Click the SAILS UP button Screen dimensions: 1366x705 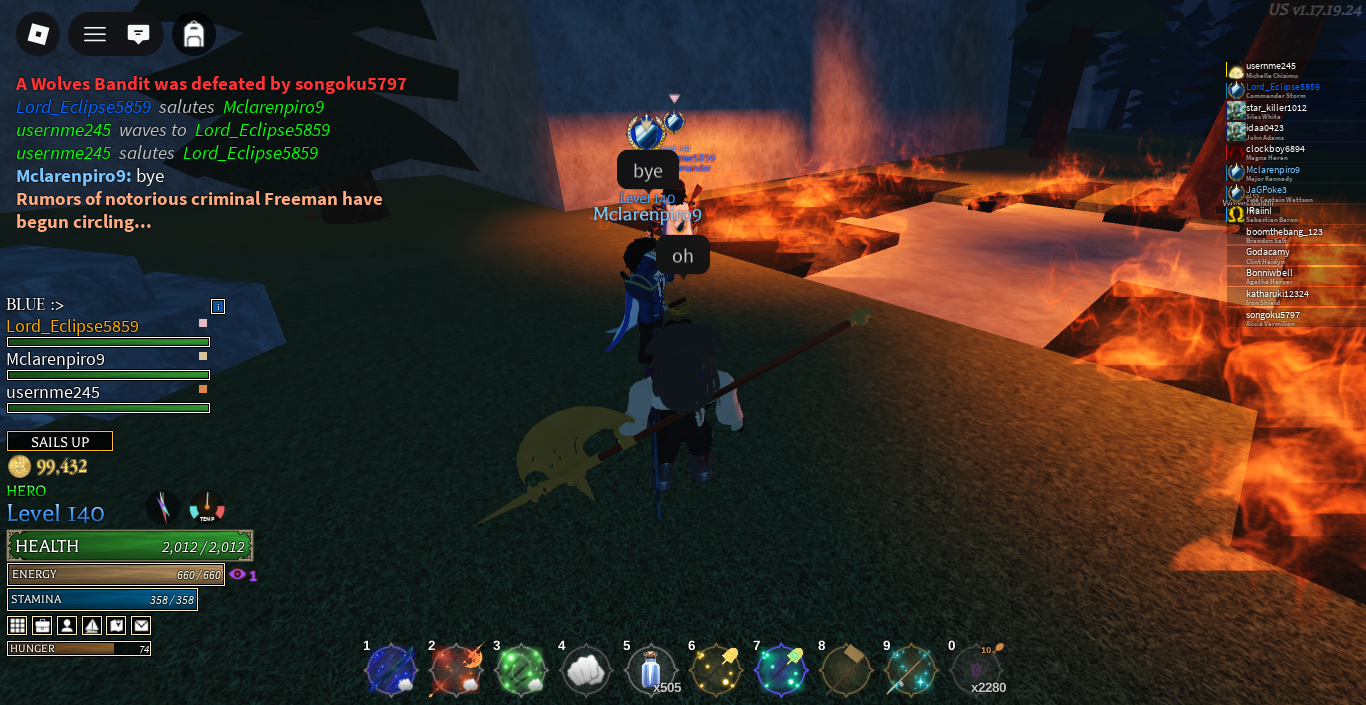pyautogui.click(x=60, y=442)
